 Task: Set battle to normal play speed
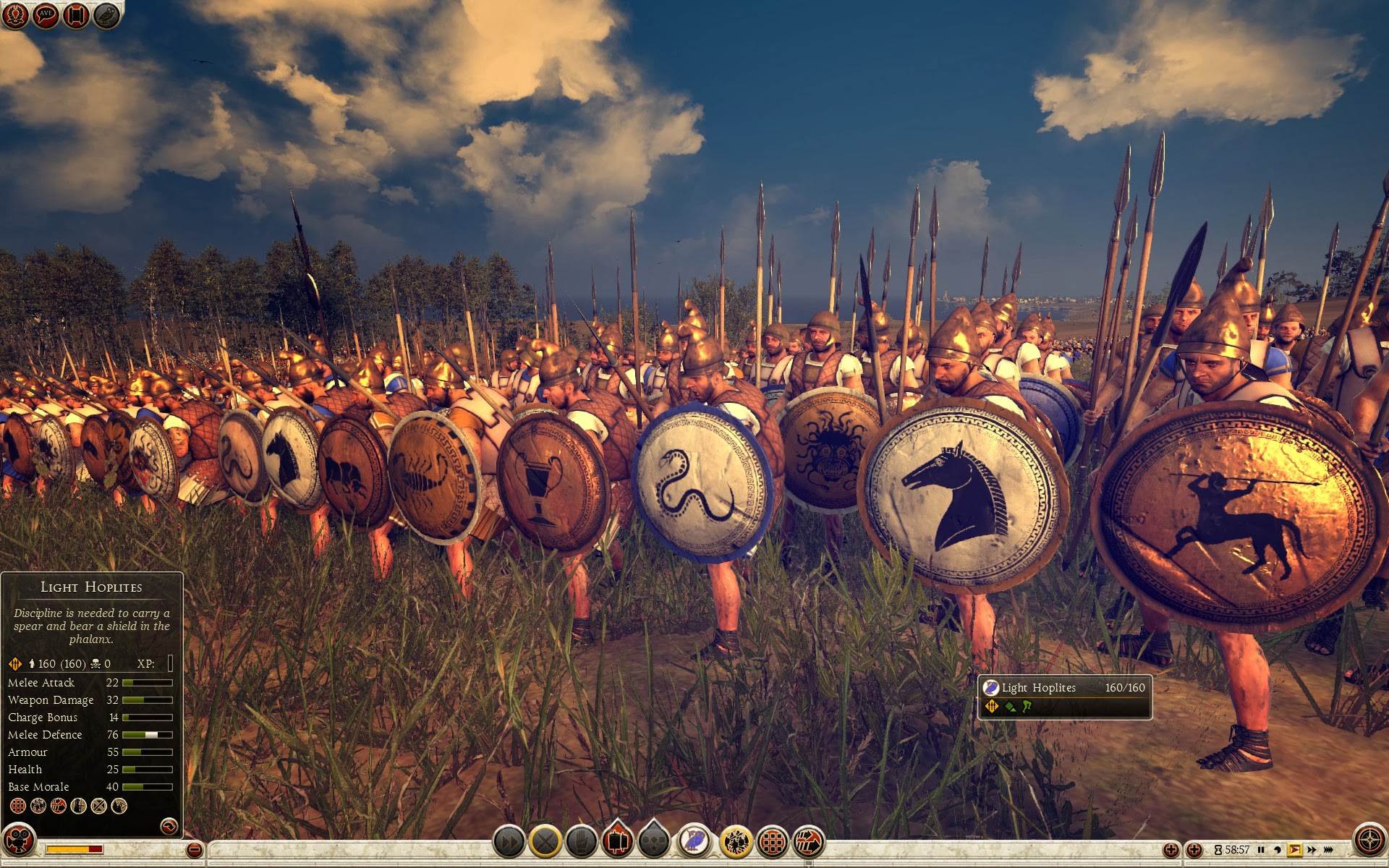(x=1294, y=850)
